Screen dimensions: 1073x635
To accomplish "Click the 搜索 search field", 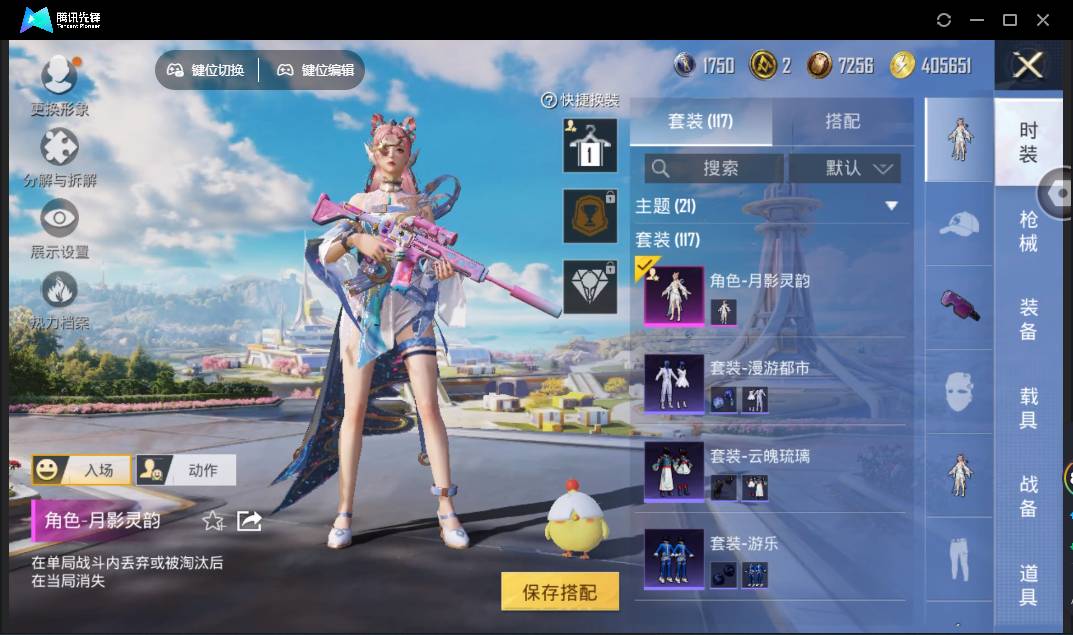I will pos(714,168).
